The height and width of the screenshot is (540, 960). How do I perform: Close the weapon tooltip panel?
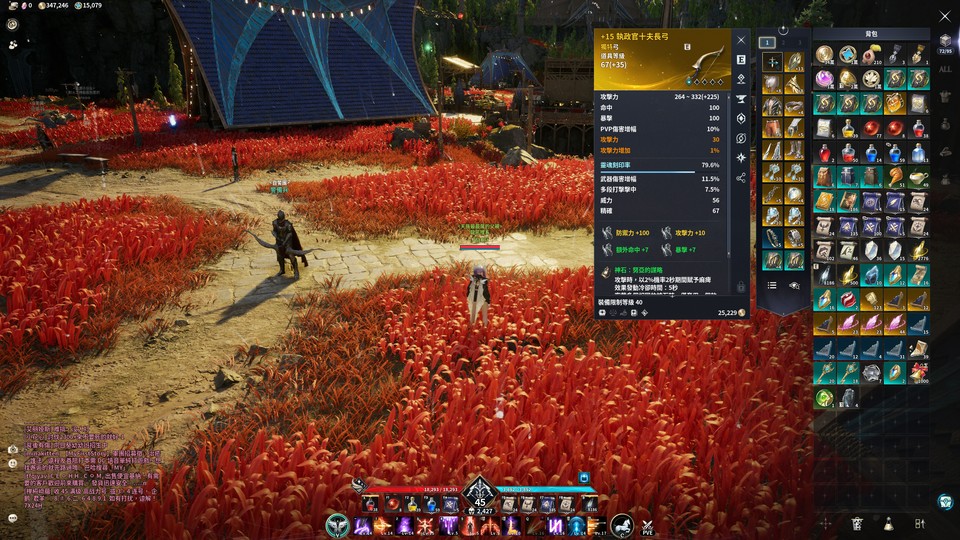pyautogui.click(x=741, y=40)
